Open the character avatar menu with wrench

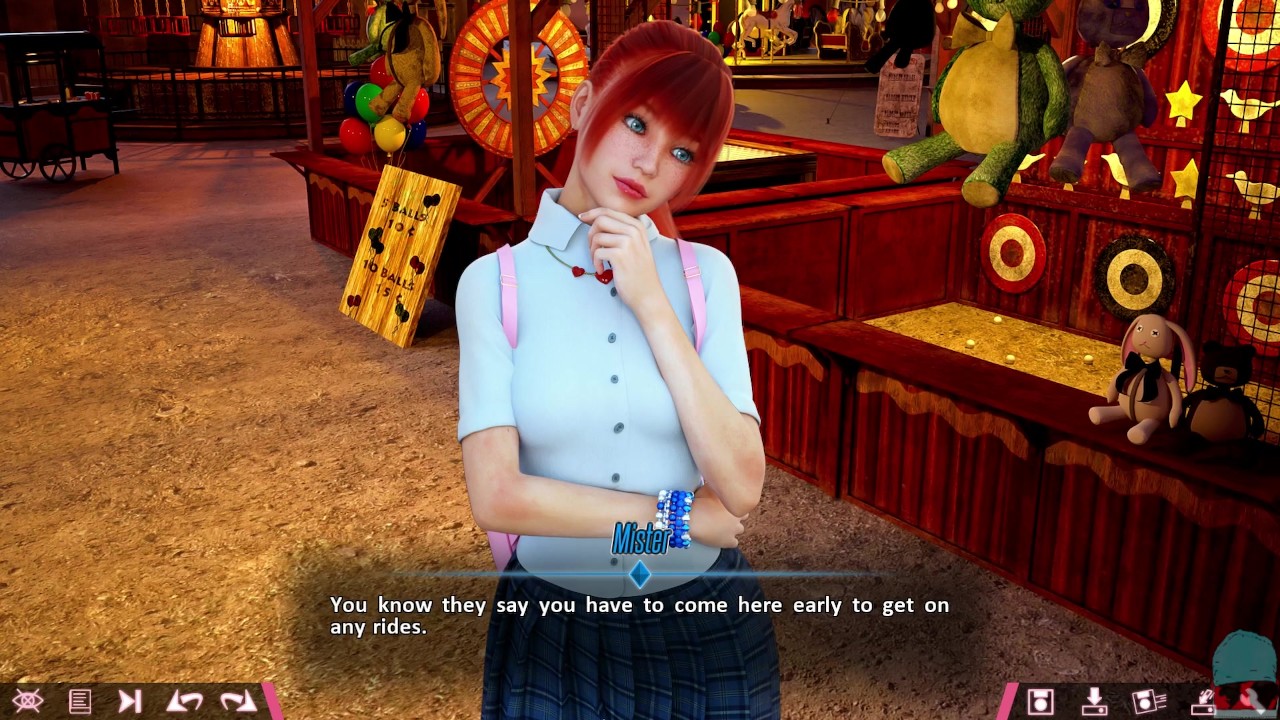pyautogui.click(x=1246, y=675)
